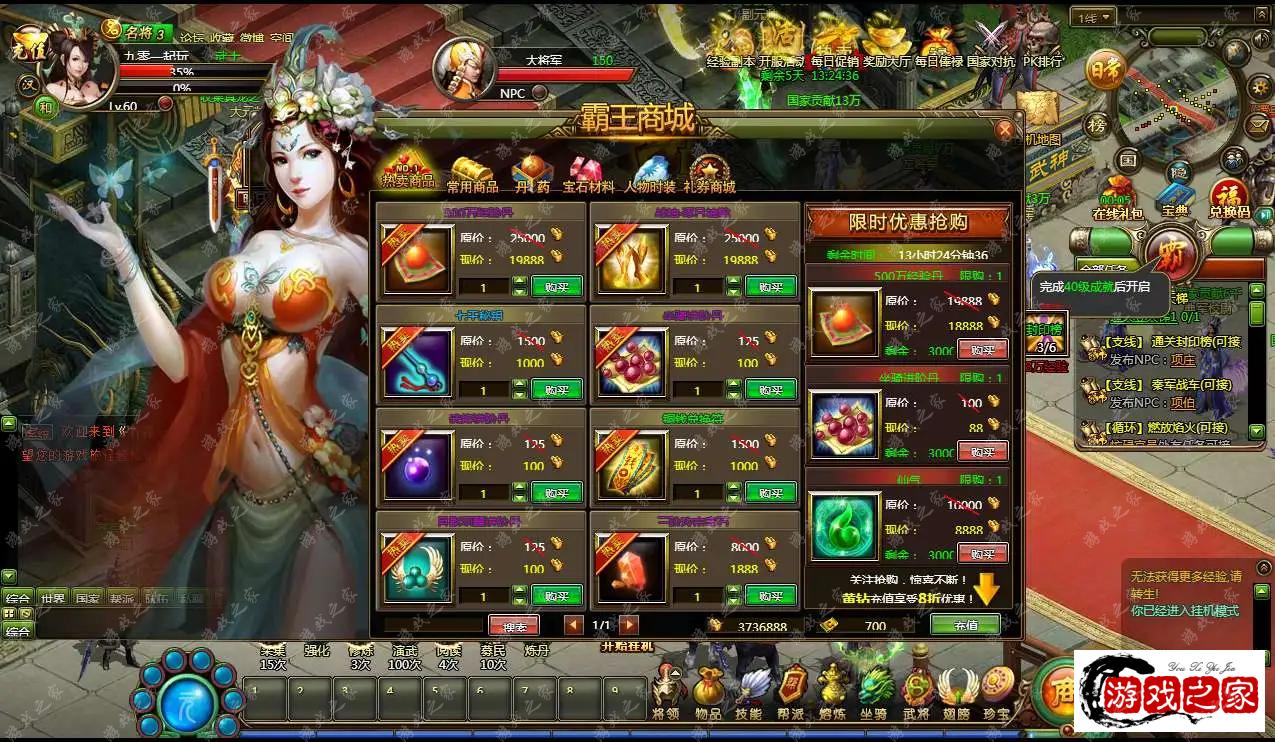The width and height of the screenshot is (1275, 742).
Task: Open the 物品 bag icon
Action: tap(708, 690)
